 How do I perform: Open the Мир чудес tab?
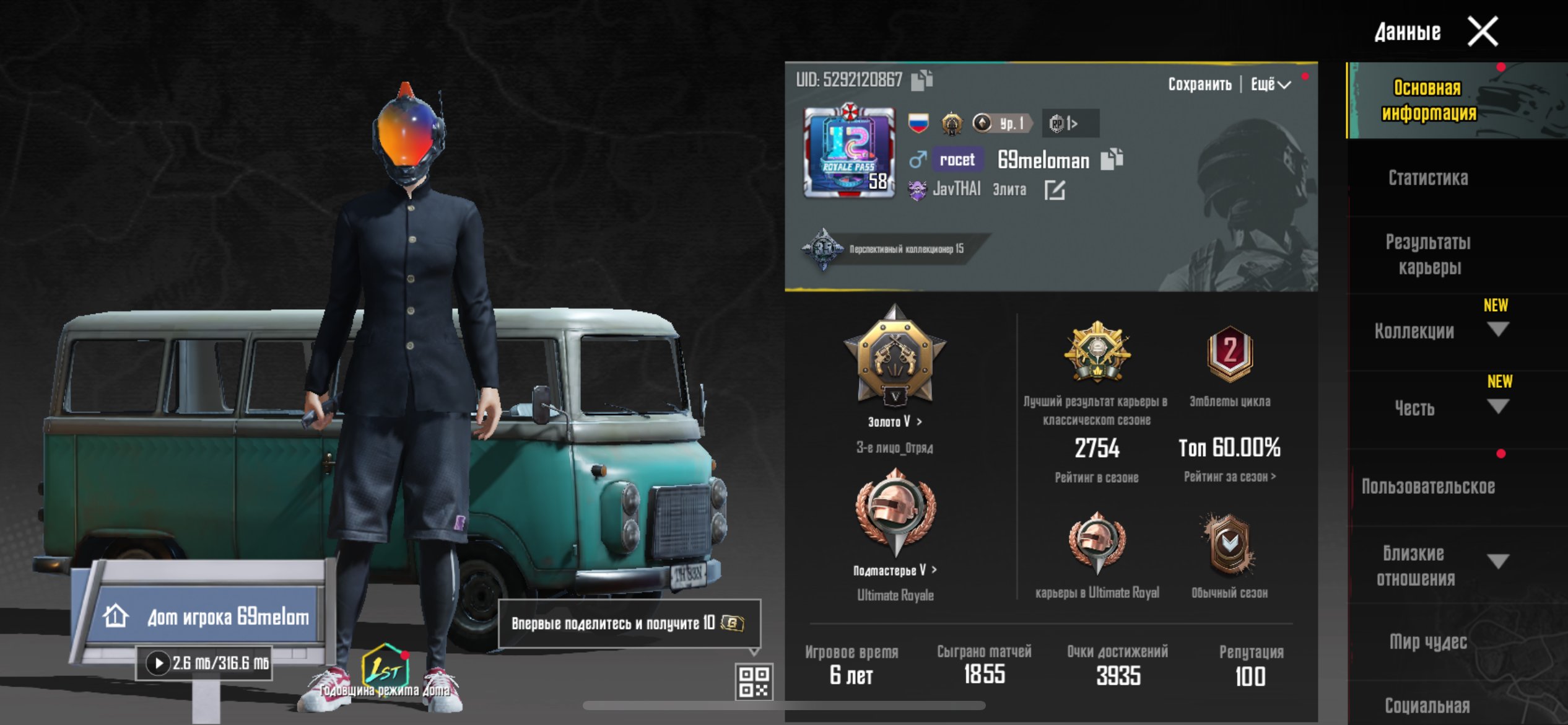tap(1428, 641)
